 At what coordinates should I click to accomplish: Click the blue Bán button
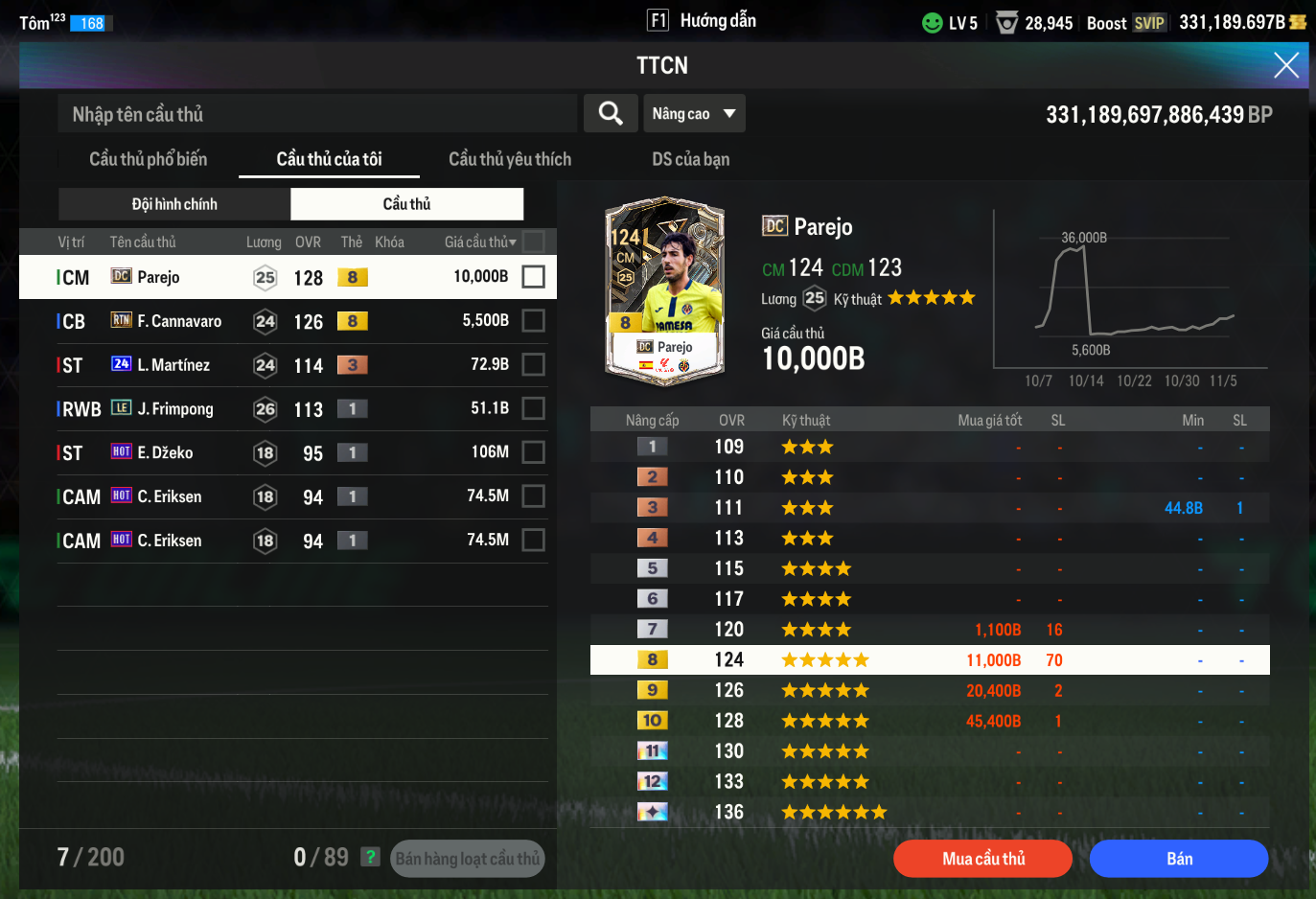pyautogui.click(x=1179, y=859)
